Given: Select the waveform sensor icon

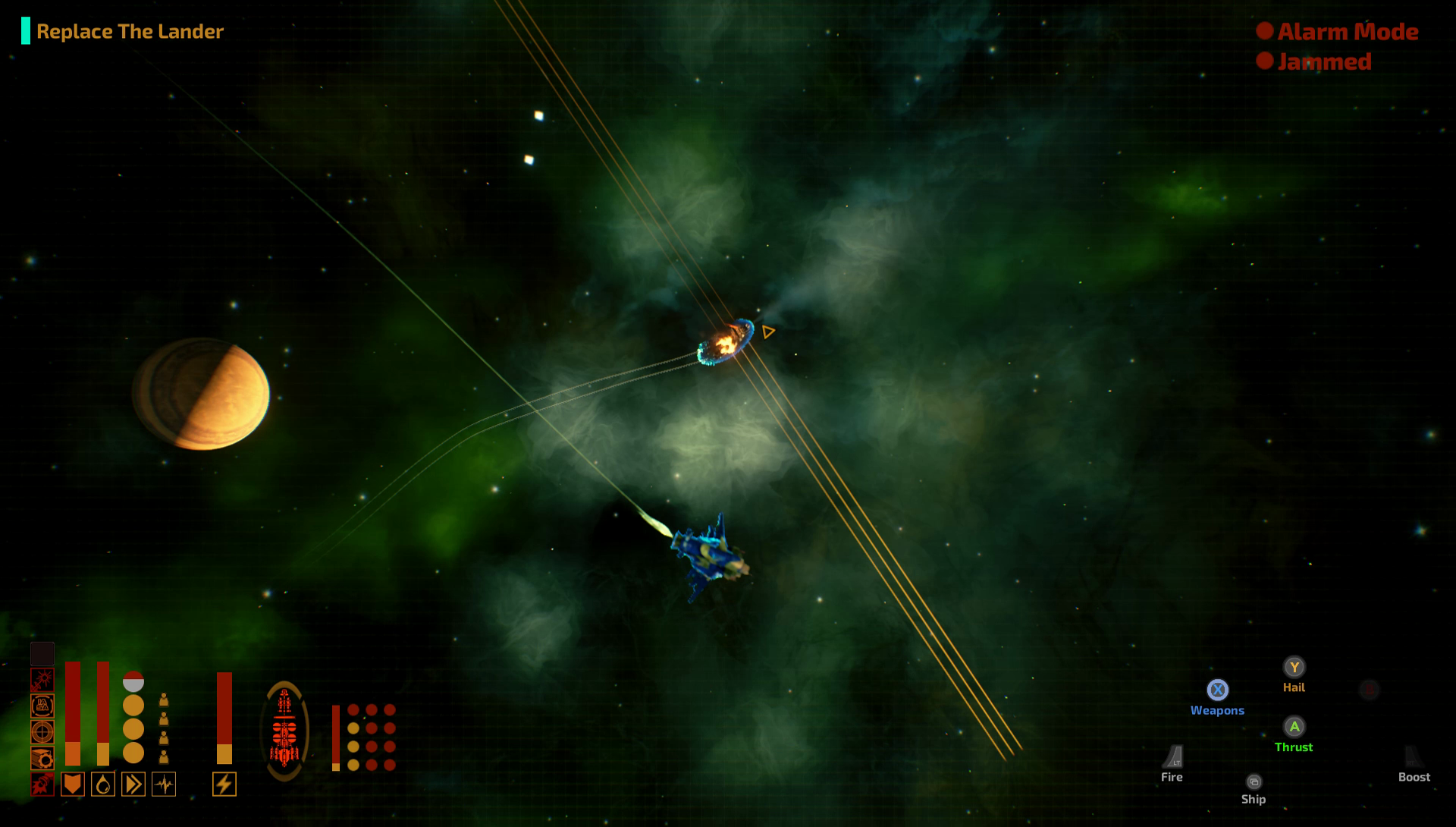Looking at the screenshot, I should coord(164,784).
